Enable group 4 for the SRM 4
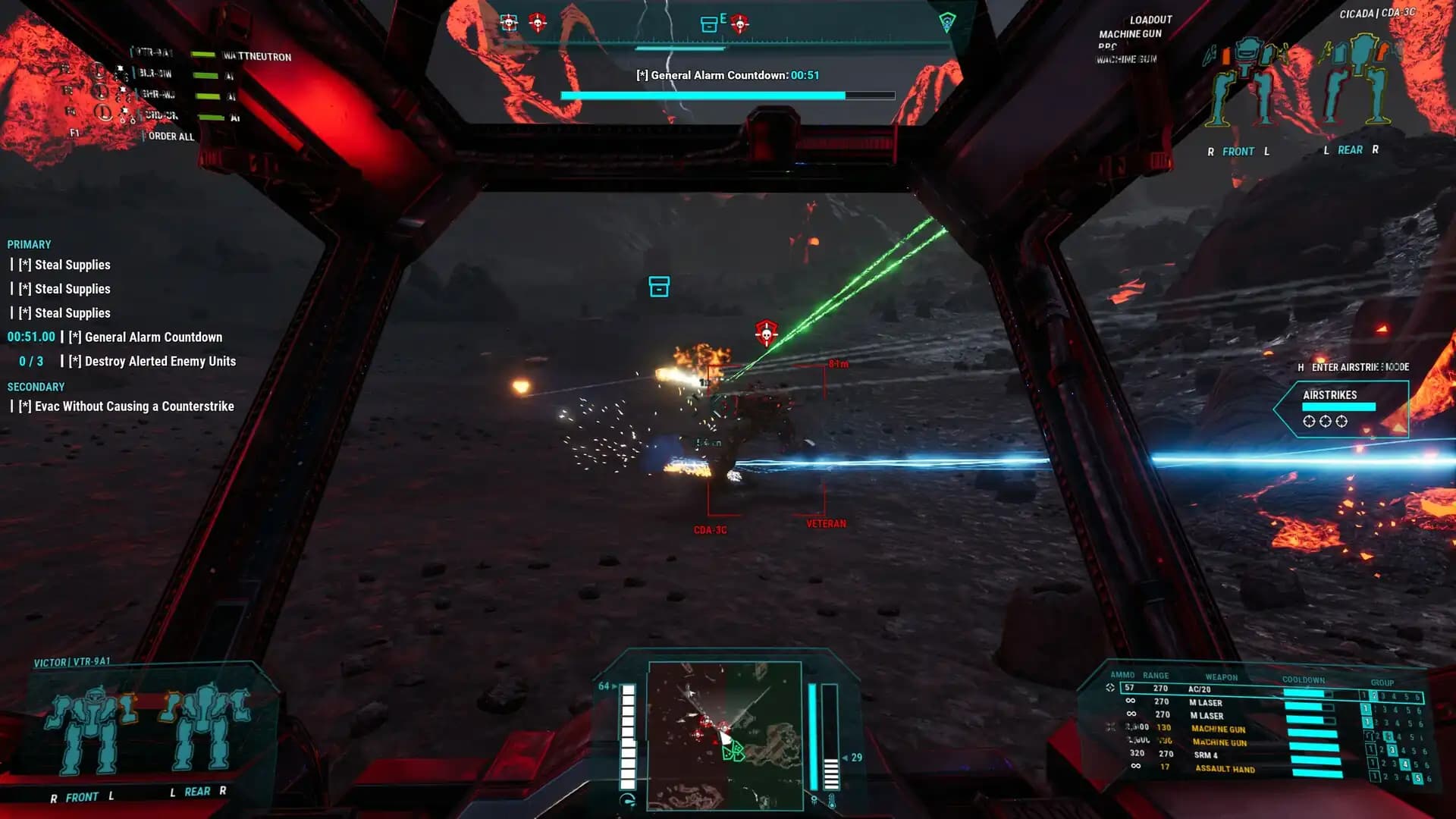1456x819 pixels. point(1405,764)
